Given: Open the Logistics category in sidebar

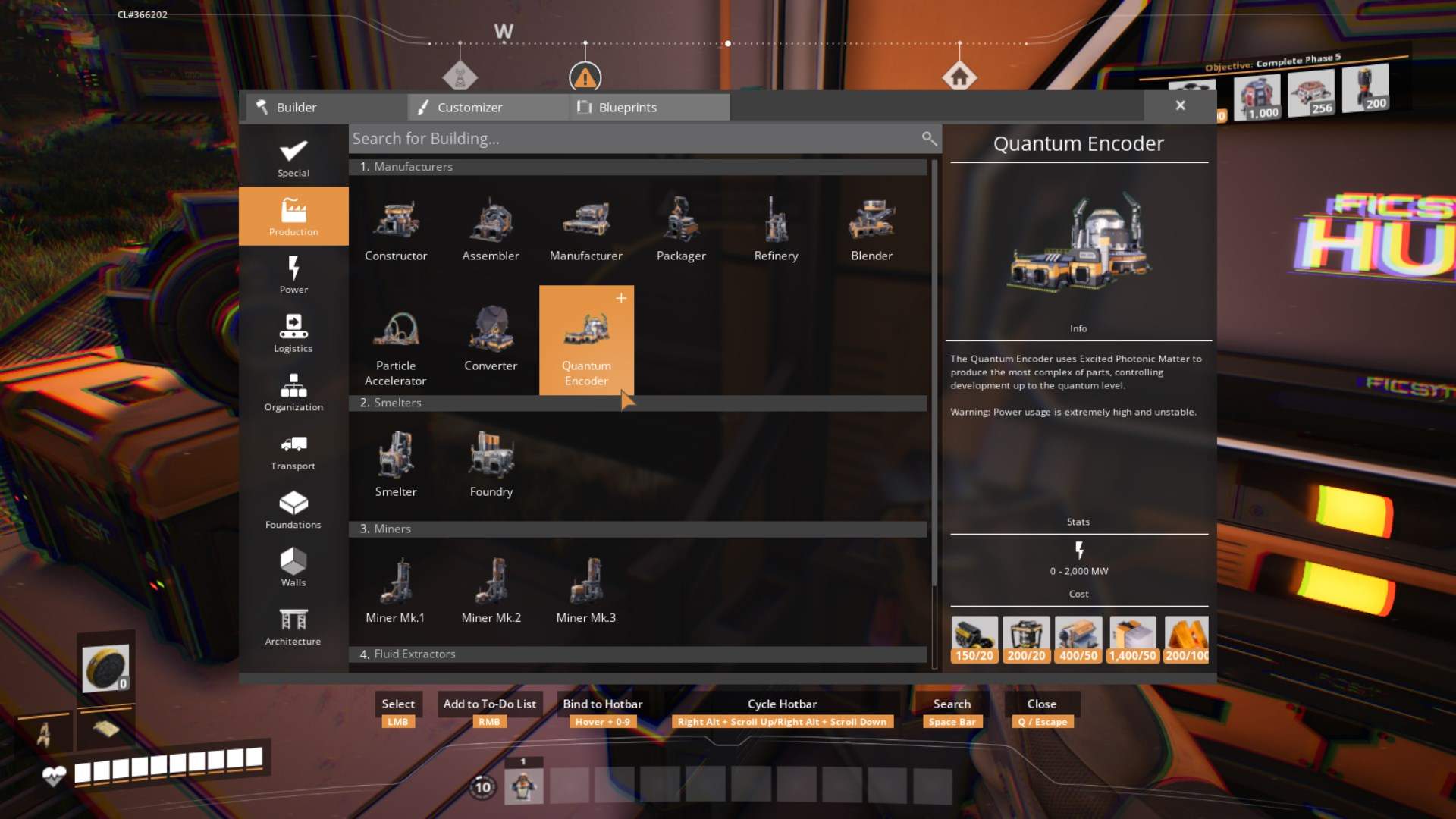Looking at the screenshot, I should pos(293,332).
